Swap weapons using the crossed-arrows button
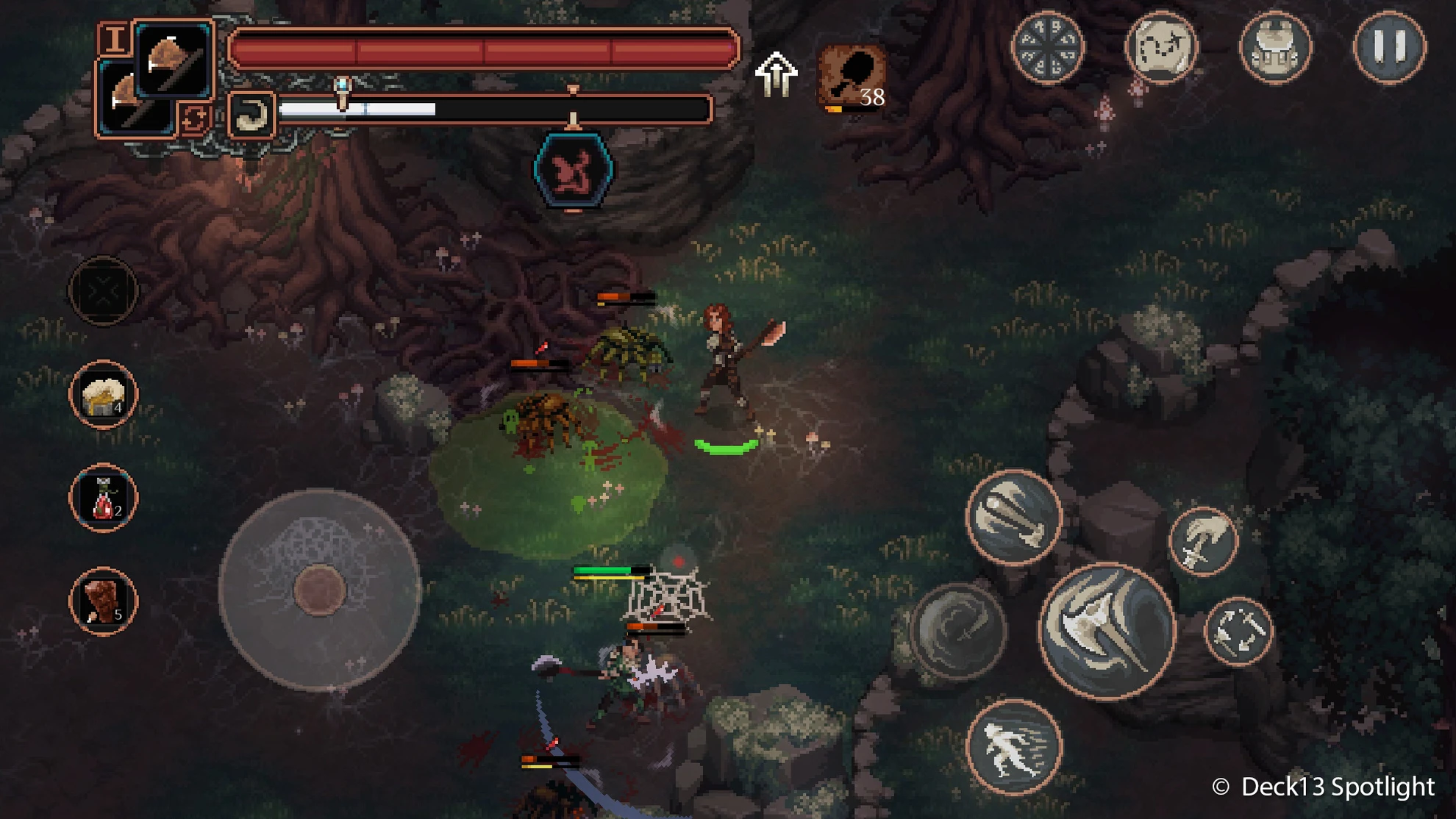 [x=1239, y=631]
